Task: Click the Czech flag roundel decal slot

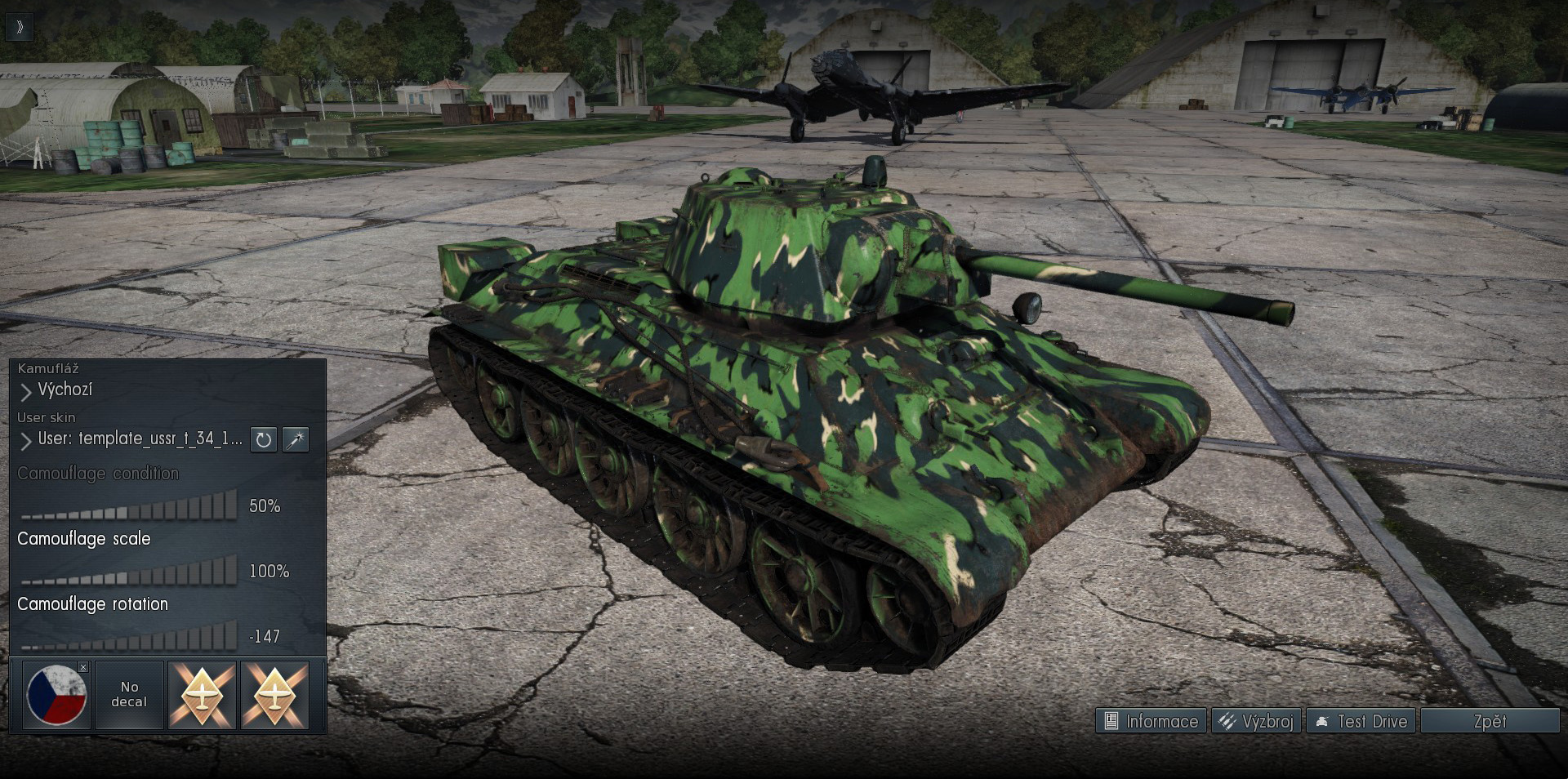Action: (x=56, y=697)
